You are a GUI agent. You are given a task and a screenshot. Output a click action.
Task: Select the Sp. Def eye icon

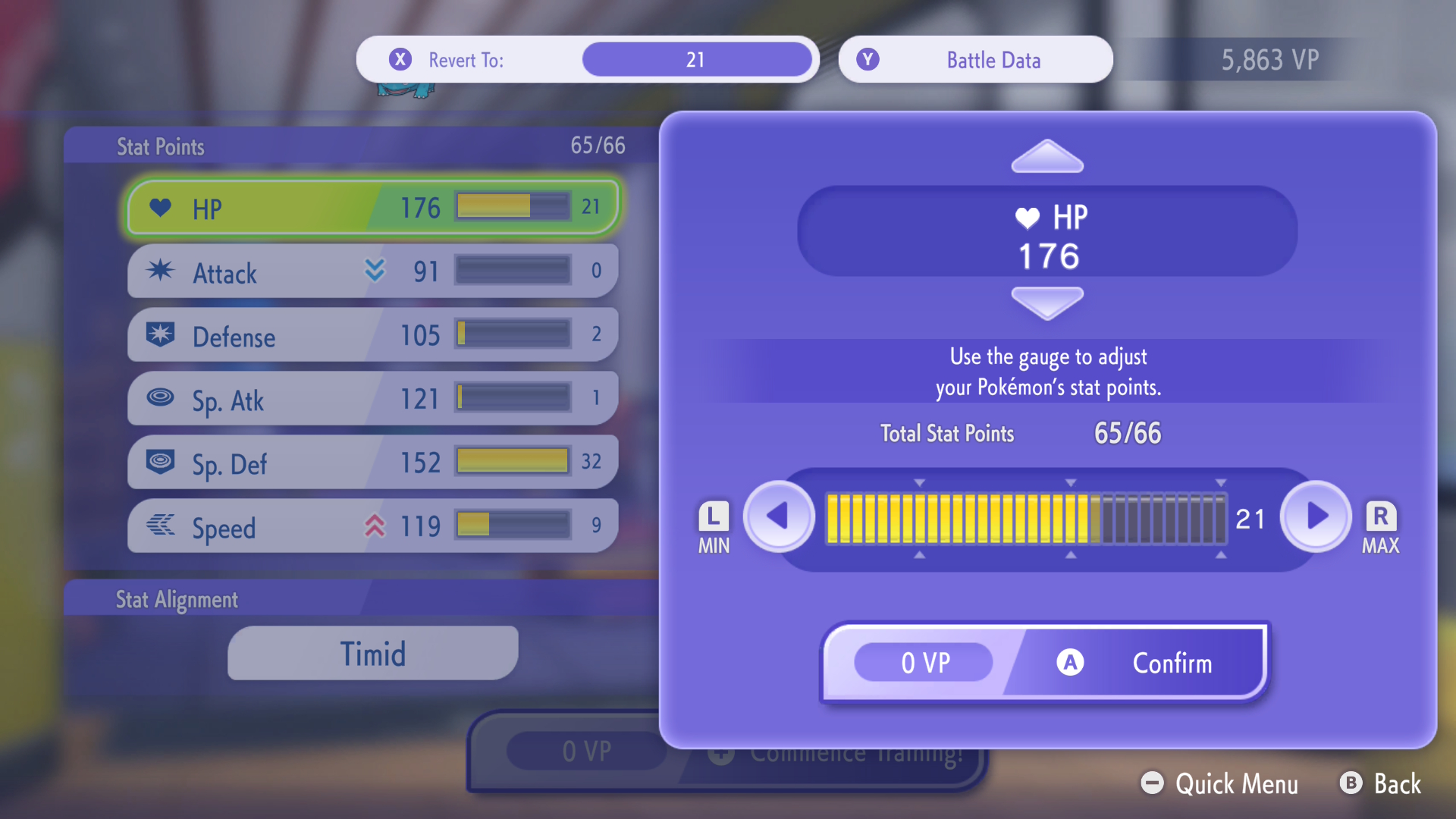[x=159, y=463]
